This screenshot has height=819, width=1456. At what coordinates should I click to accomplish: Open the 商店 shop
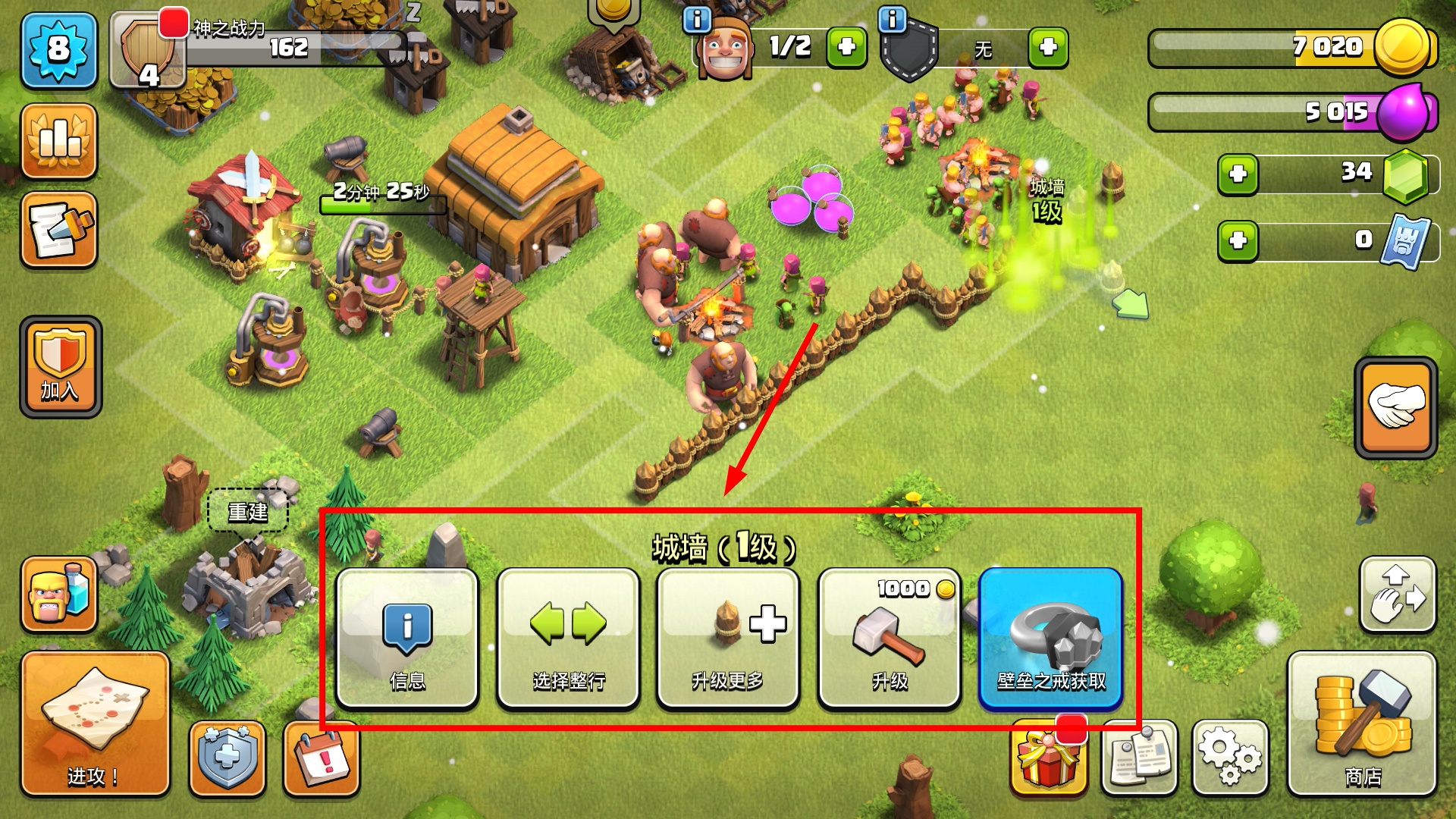point(1362,723)
